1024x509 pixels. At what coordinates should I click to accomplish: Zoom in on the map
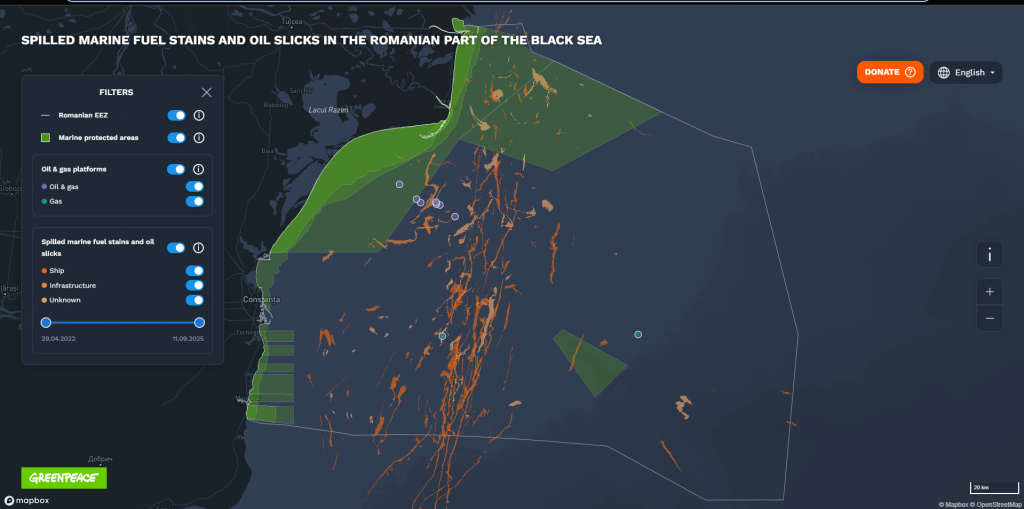point(989,292)
